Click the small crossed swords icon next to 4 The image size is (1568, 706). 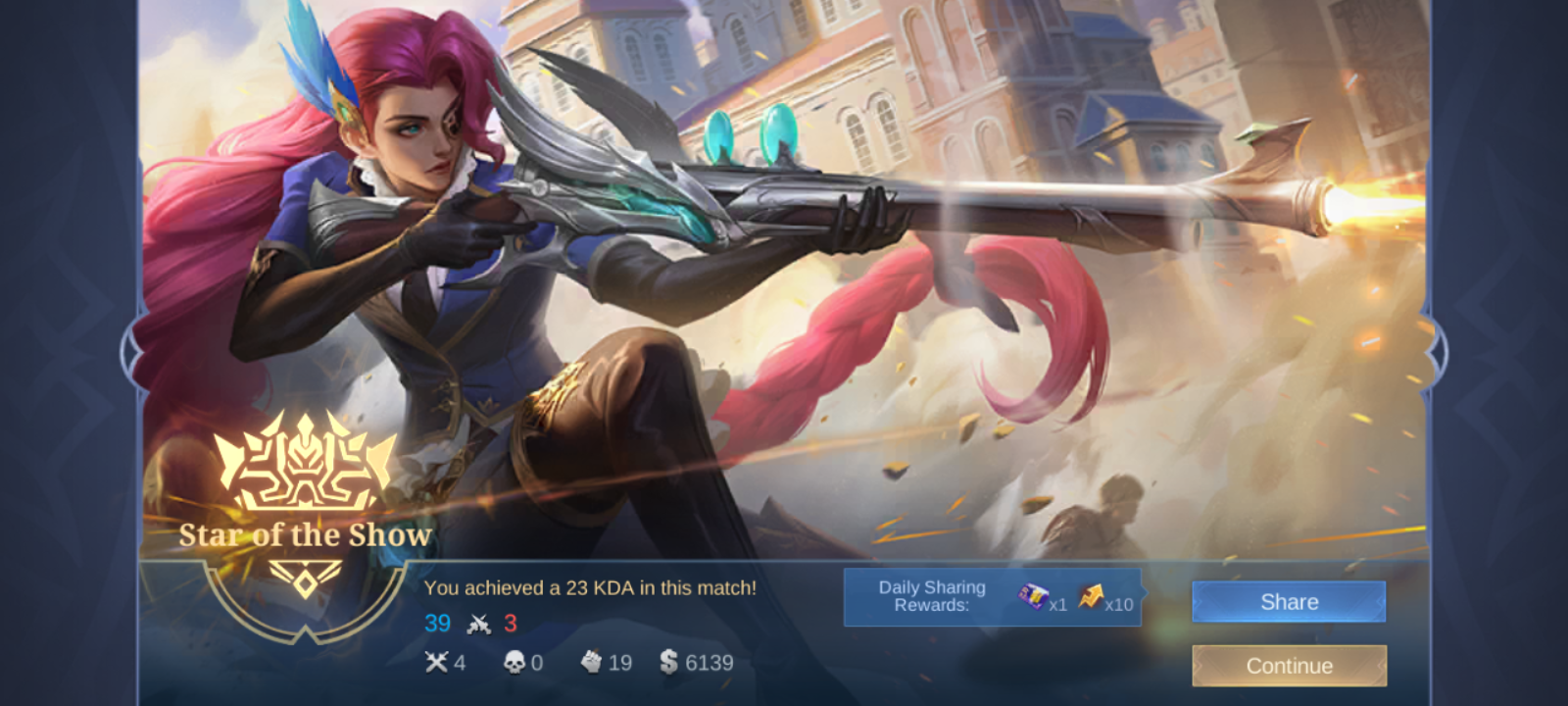[x=438, y=662]
